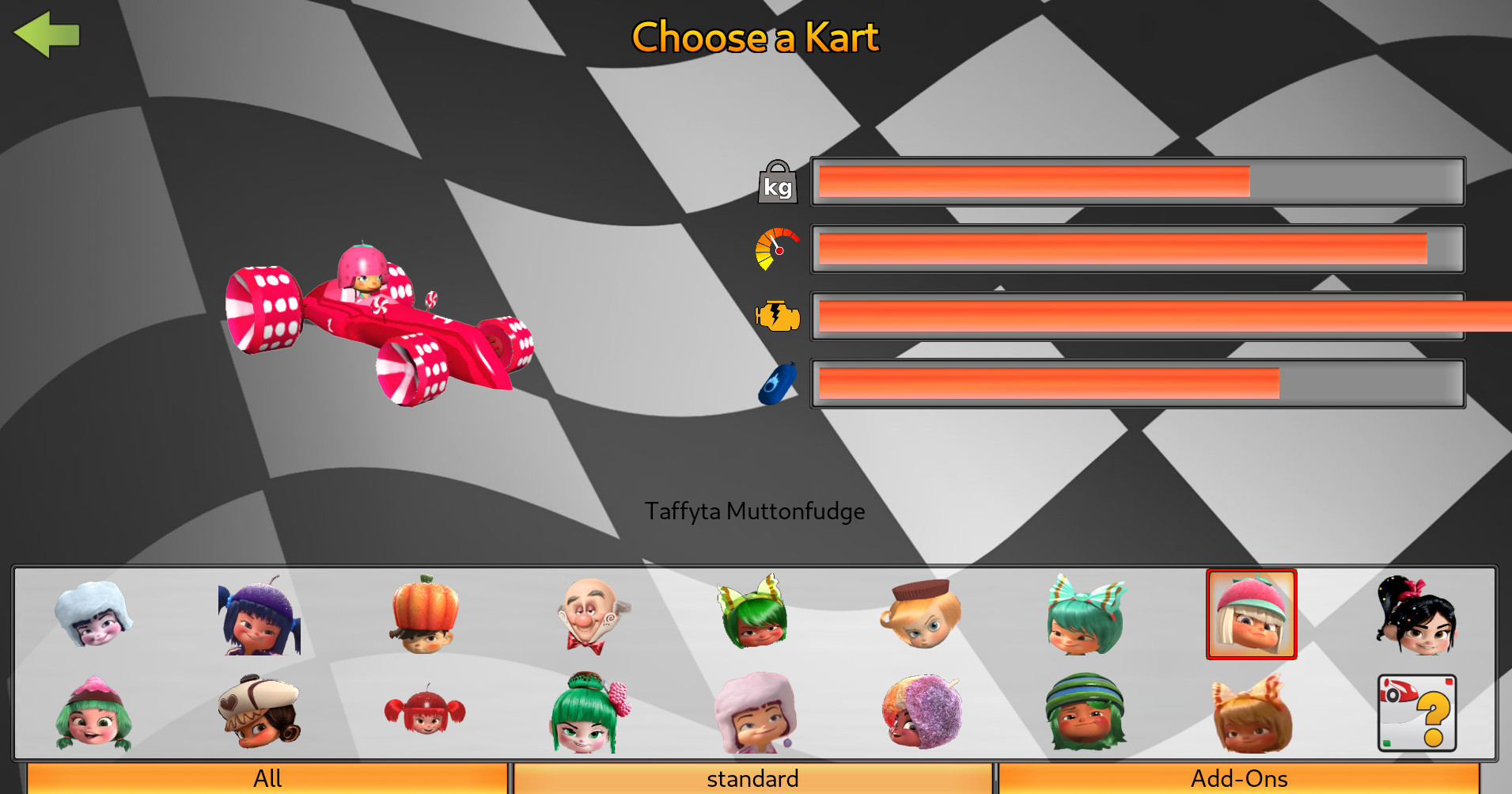Select the green beanie racer portrait
Viewport: 1512px width, 794px height.
coord(1086,711)
